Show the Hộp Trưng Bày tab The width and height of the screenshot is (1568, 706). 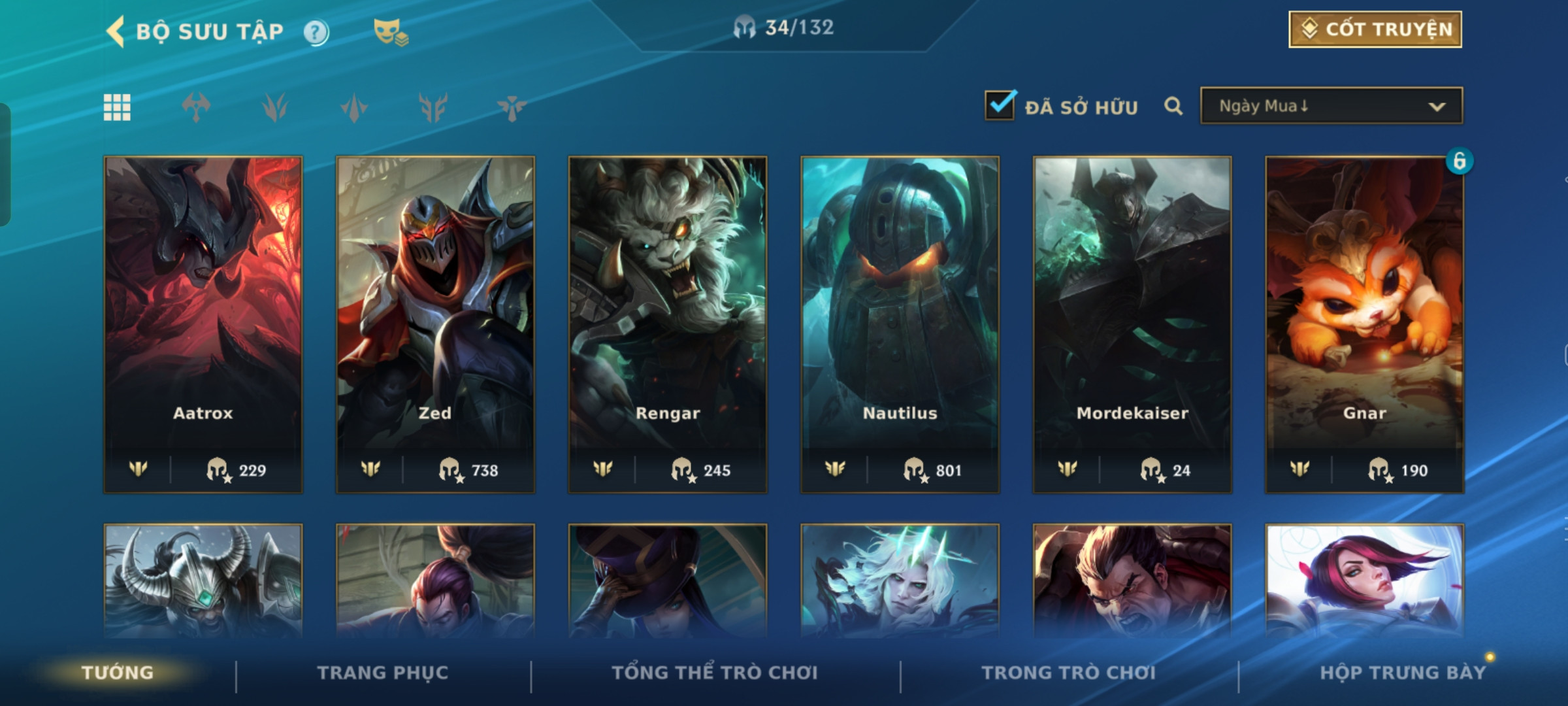1403,673
